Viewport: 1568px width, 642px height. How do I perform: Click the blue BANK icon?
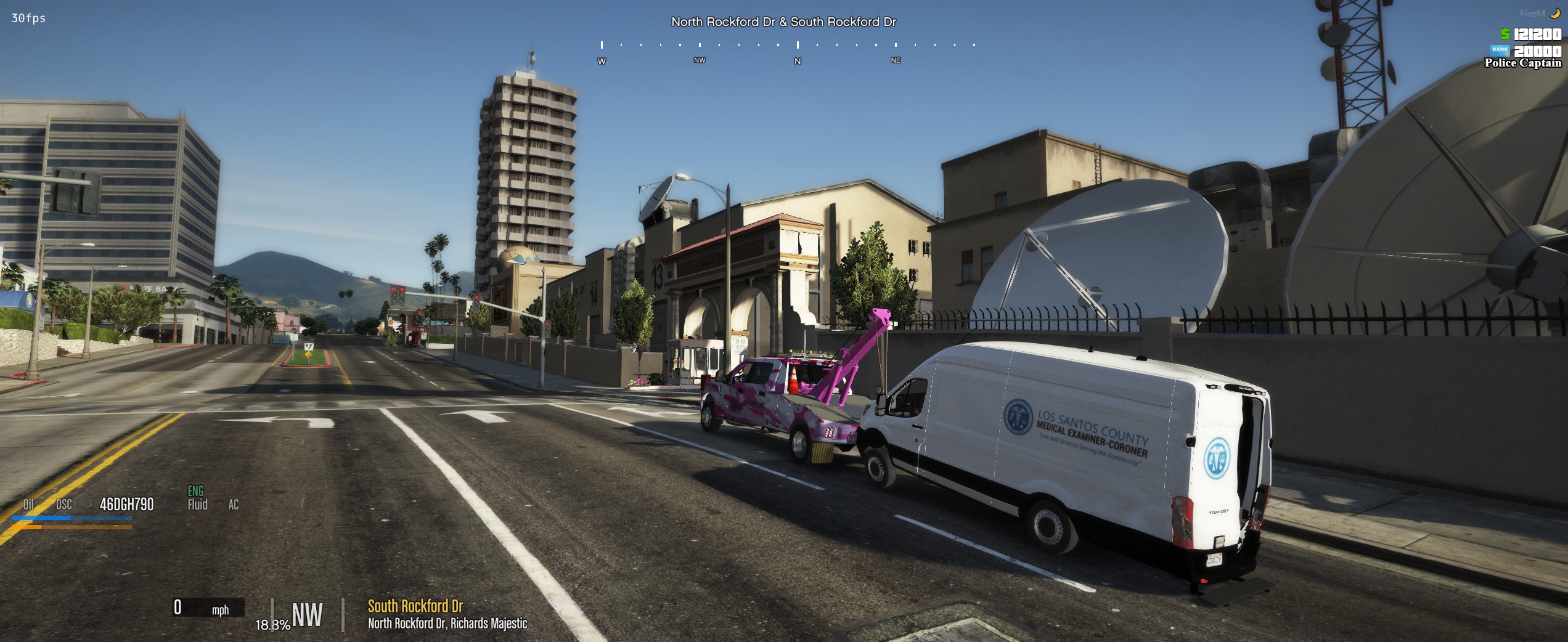coord(1500,50)
